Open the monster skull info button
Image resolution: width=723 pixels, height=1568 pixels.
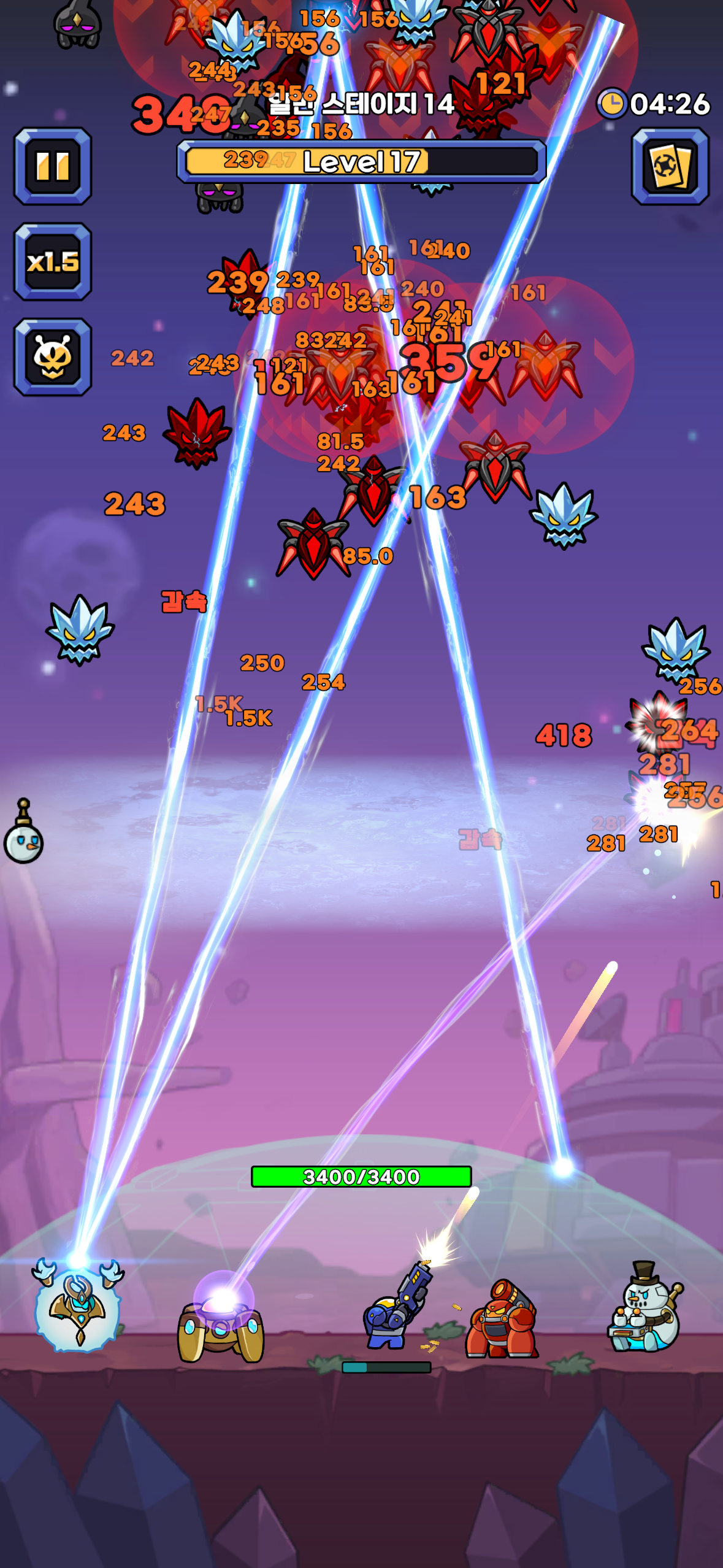[53, 357]
